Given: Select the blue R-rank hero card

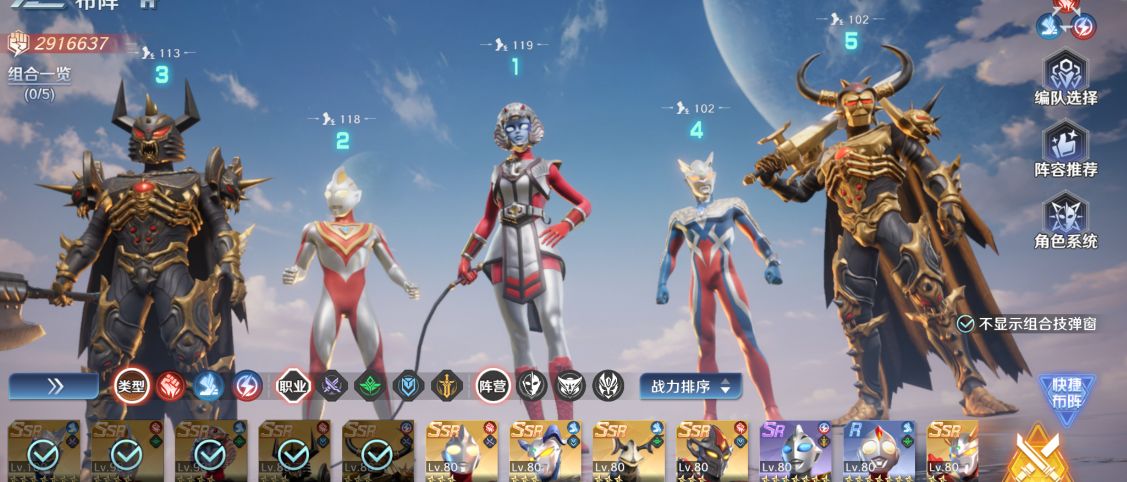Looking at the screenshot, I should [x=879, y=451].
